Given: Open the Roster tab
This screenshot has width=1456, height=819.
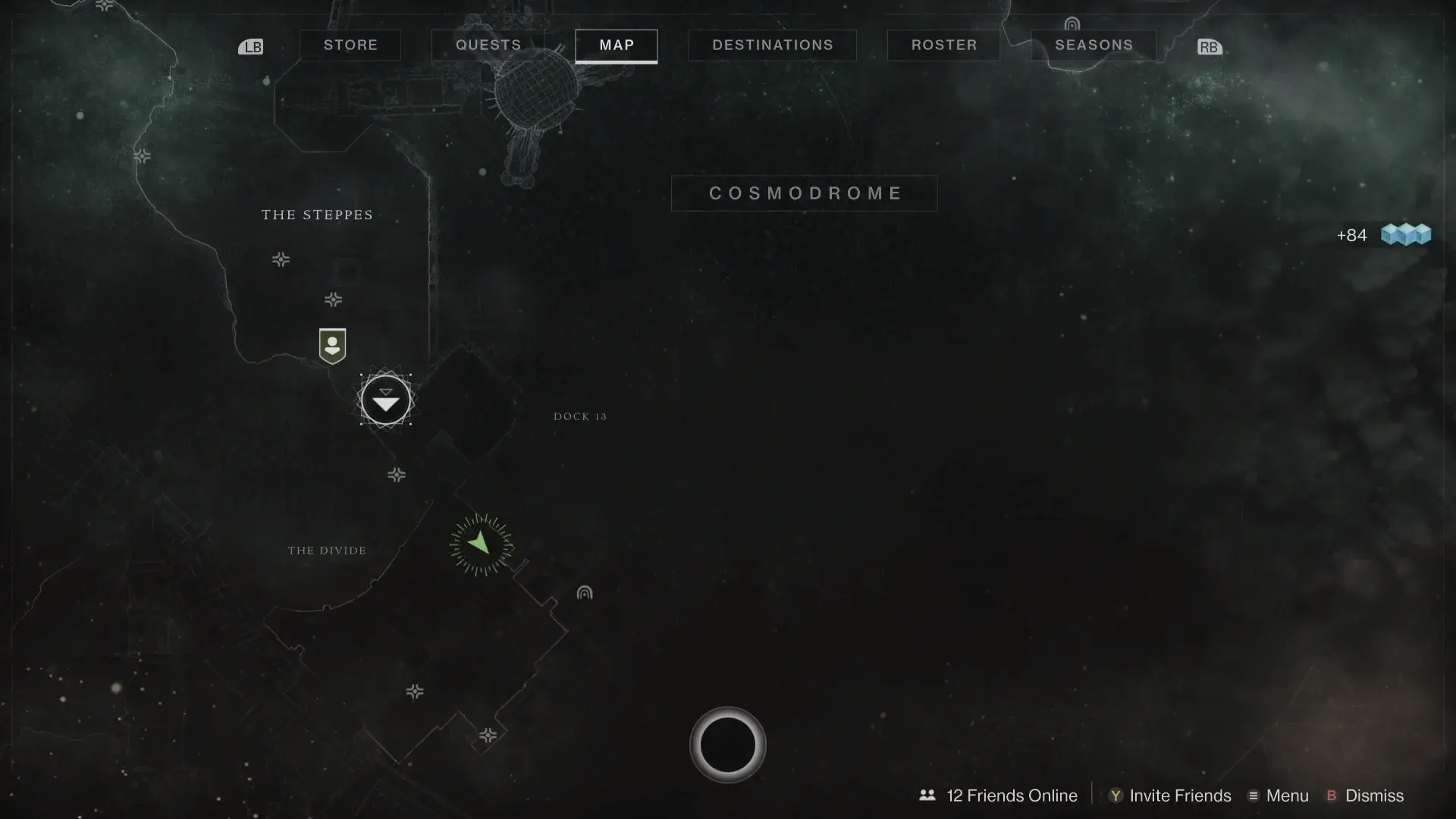Looking at the screenshot, I should pos(943,45).
